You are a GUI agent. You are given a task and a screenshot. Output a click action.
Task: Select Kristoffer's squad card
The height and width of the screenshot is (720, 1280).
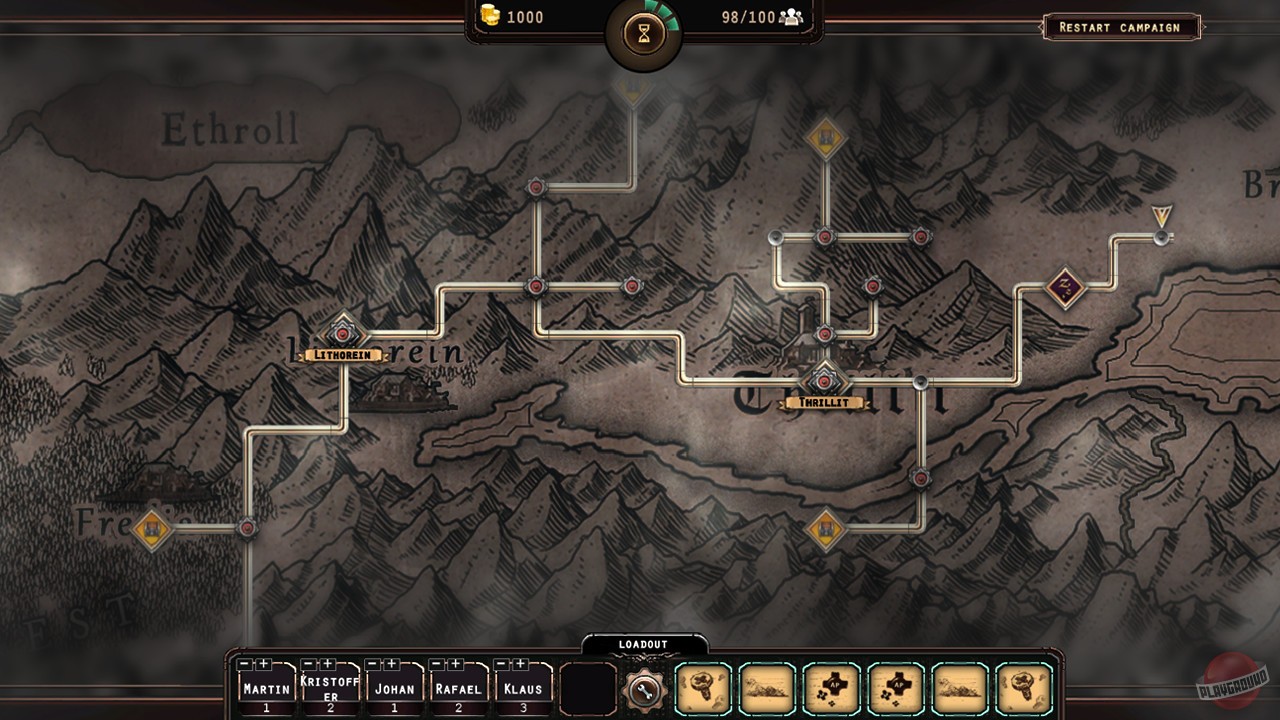point(330,692)
